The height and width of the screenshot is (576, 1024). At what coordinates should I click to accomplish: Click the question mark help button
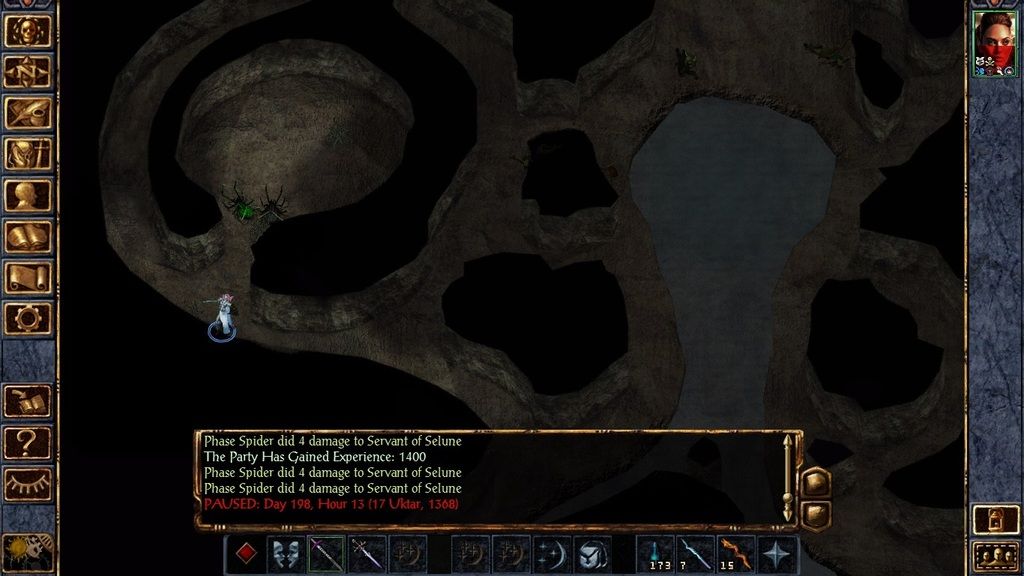tap(28, 441)
